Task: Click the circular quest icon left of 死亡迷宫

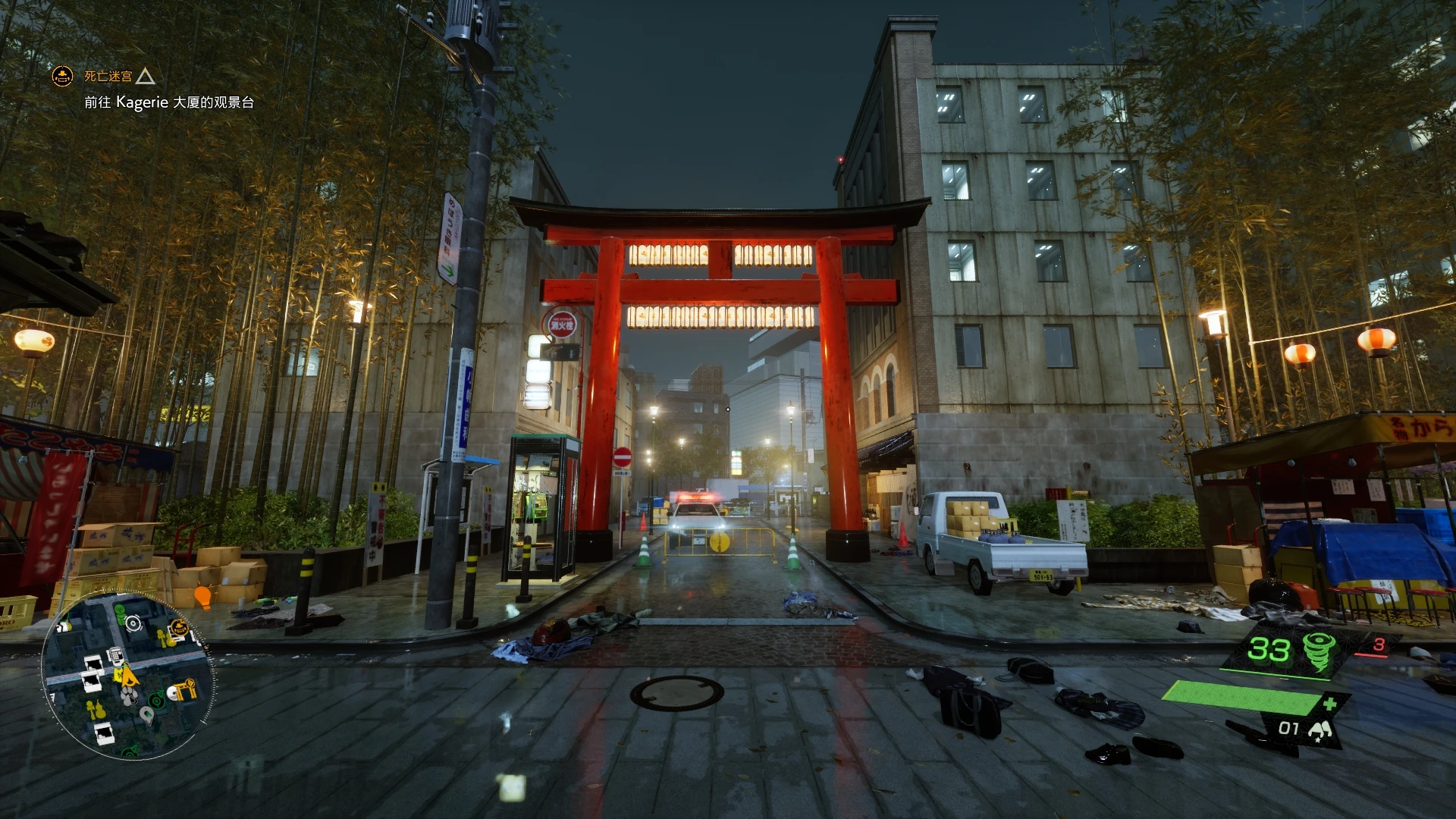Action: 61,76
